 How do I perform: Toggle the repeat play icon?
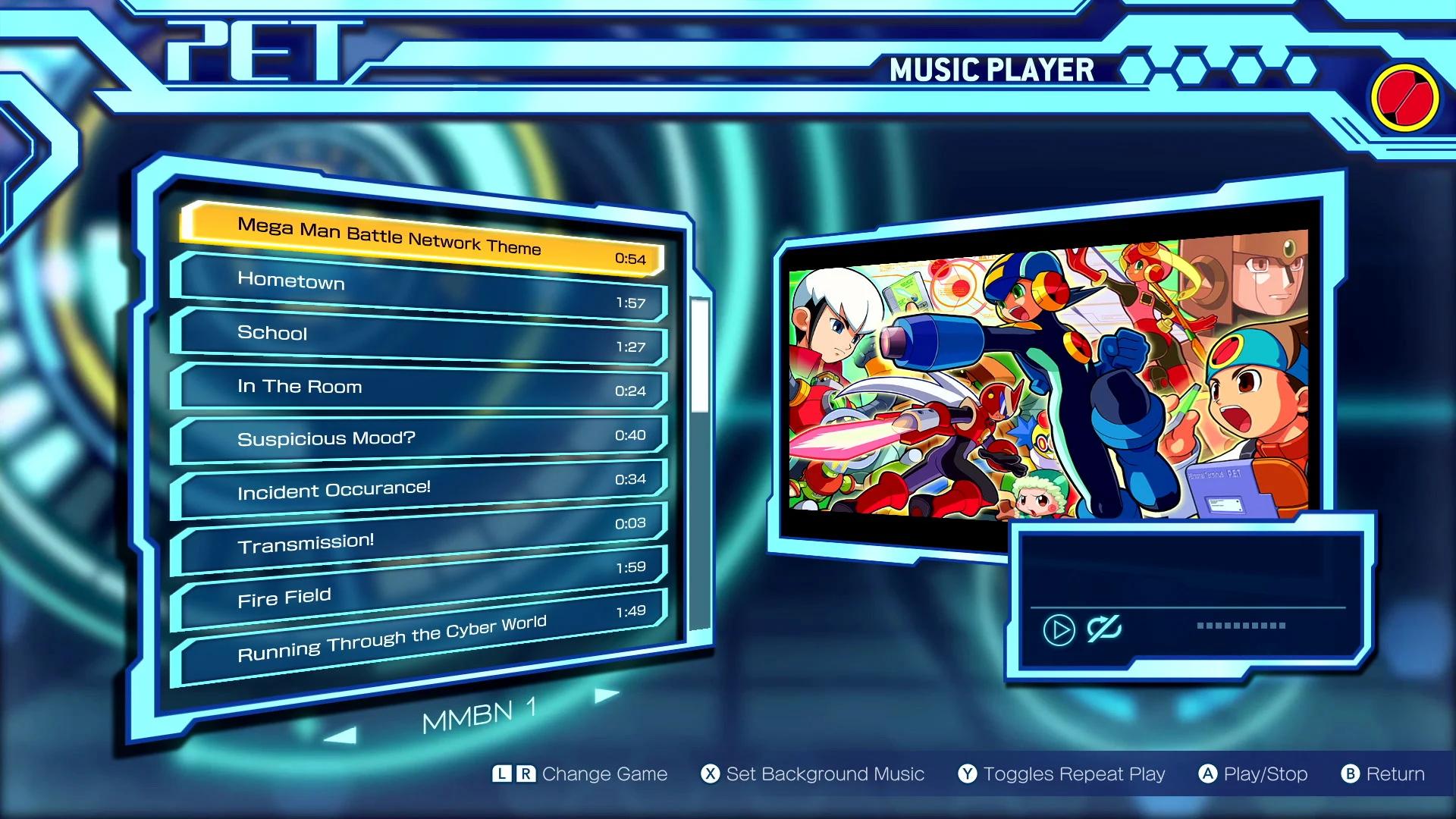click(x=1103, y=629)
